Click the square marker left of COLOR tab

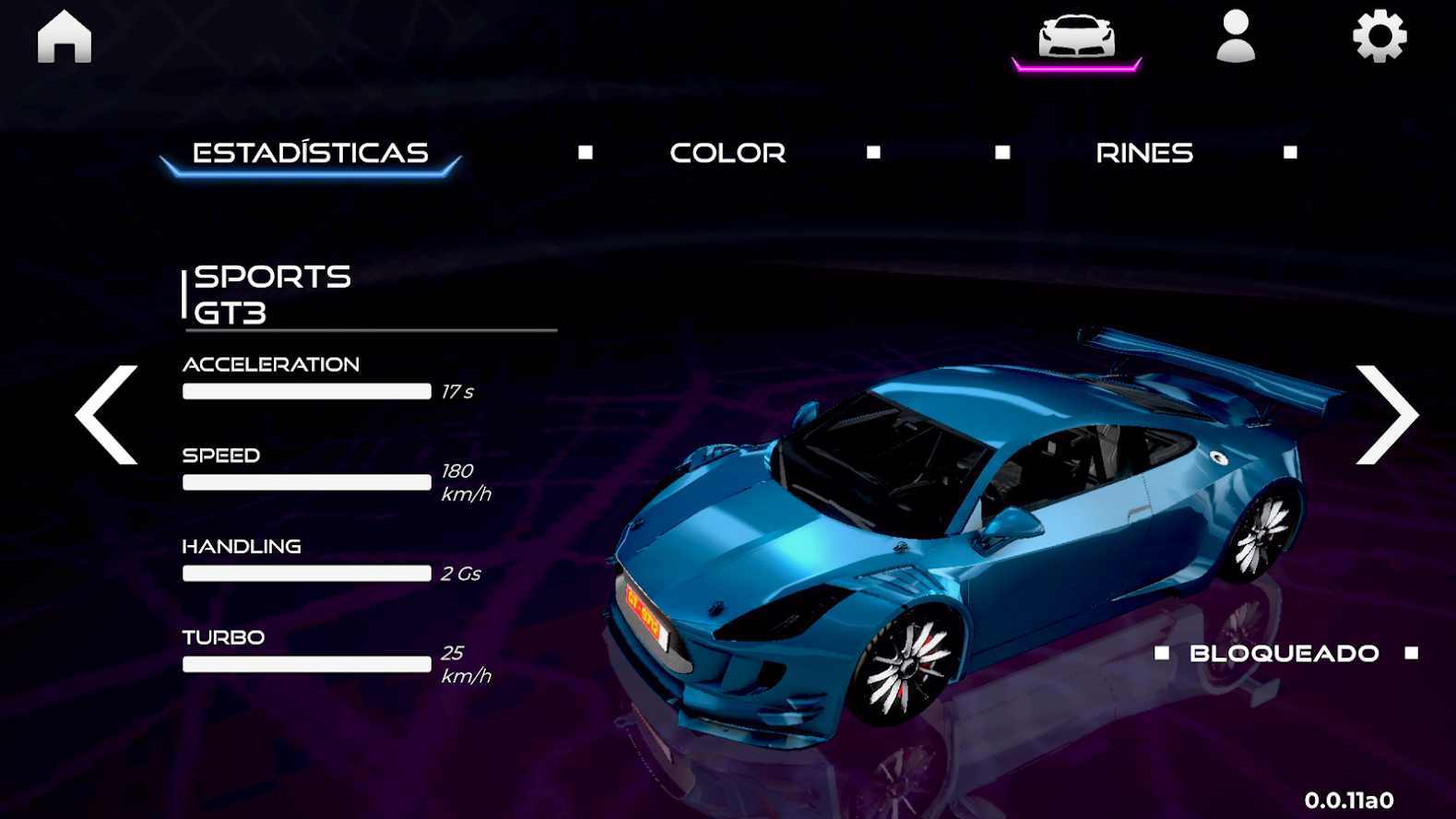tap(586, 150)
